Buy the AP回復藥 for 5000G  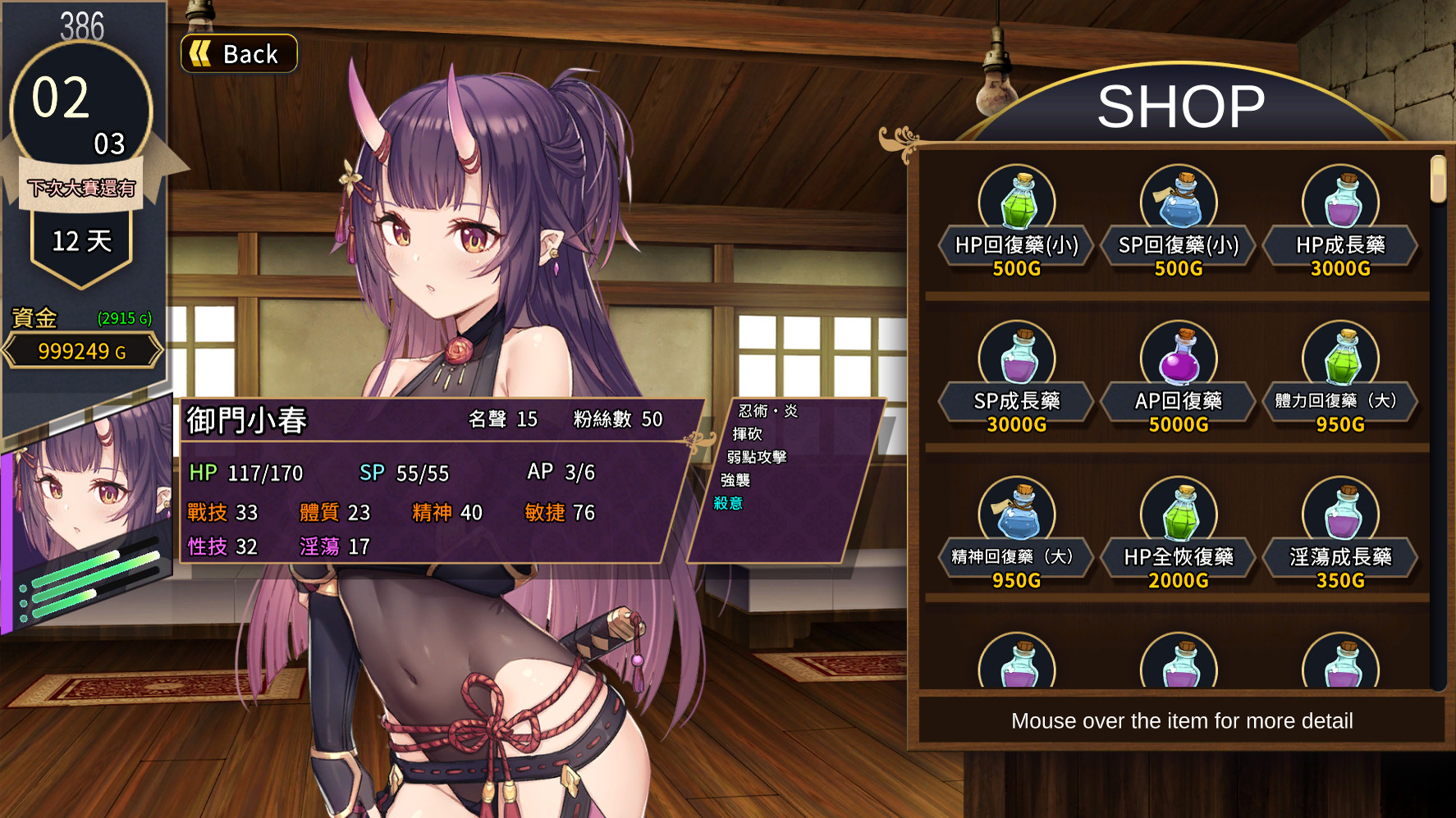tap(1178, 377)
